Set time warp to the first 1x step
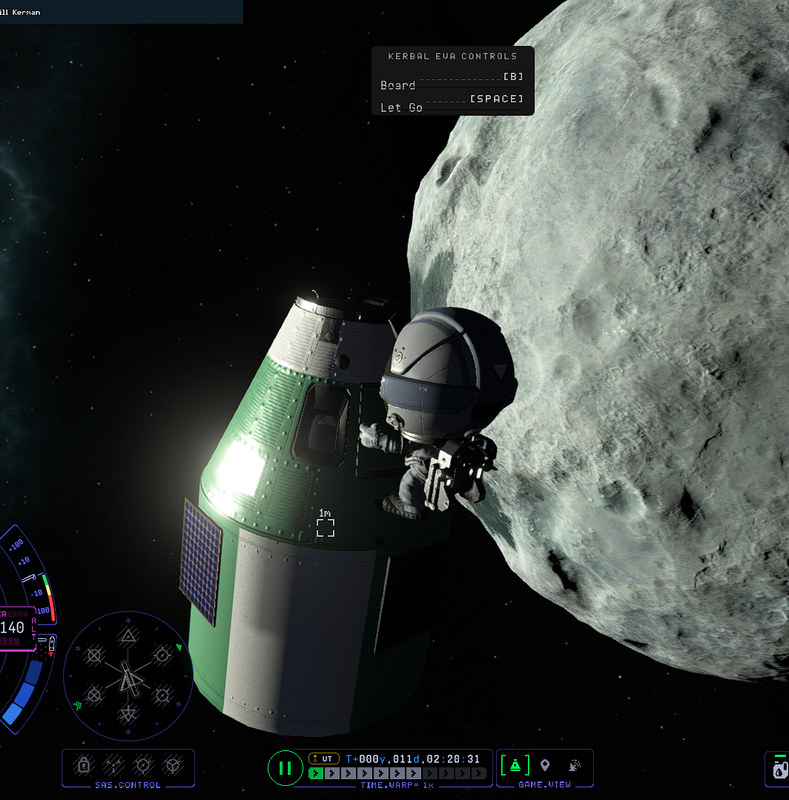This screenshot has height=800, width=789. coord(317,773)
